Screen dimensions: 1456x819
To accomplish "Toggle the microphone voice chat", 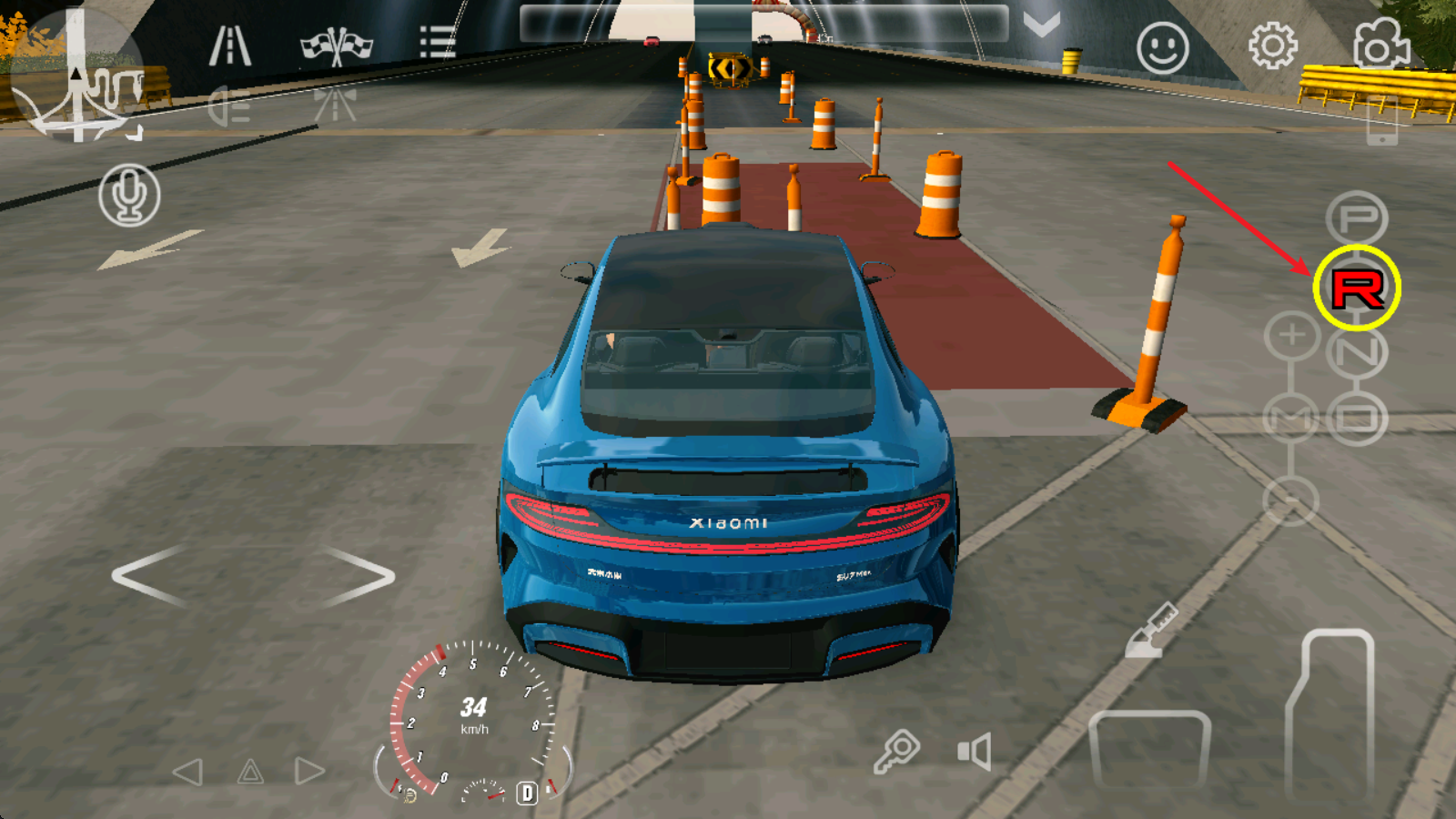I will pyautogui.click(x=129, y=195).
